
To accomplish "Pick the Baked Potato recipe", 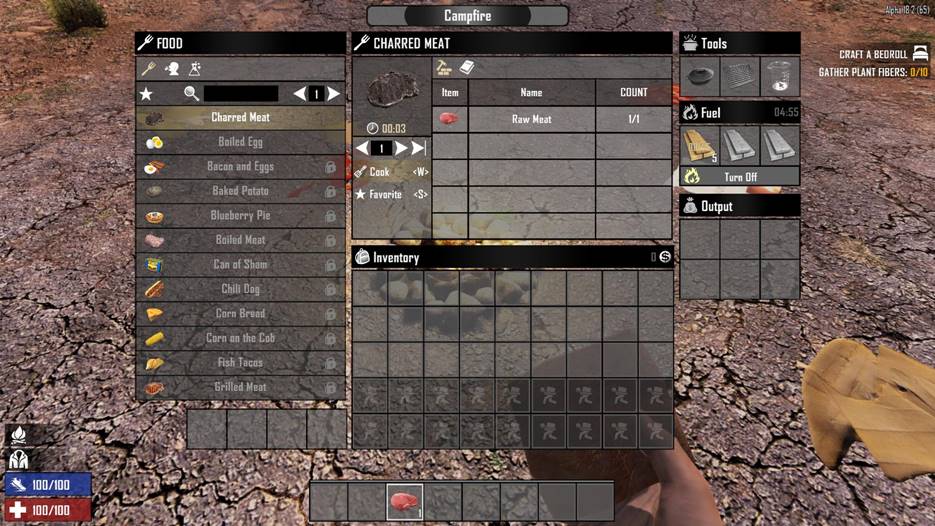I will pyautogui.click(x=240, y=191).
